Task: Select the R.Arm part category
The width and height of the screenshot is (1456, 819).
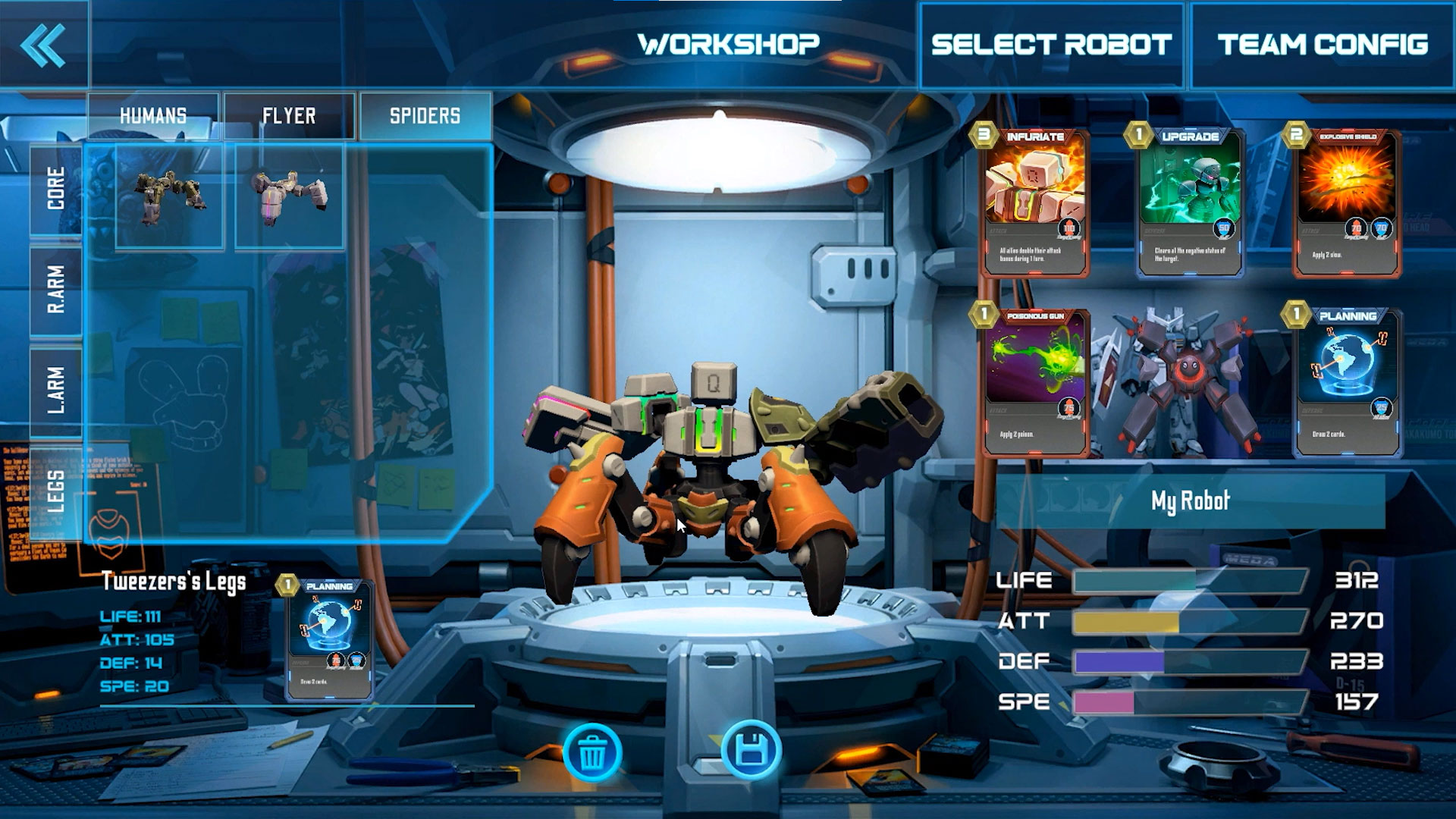Action: [x=56, y=290]
